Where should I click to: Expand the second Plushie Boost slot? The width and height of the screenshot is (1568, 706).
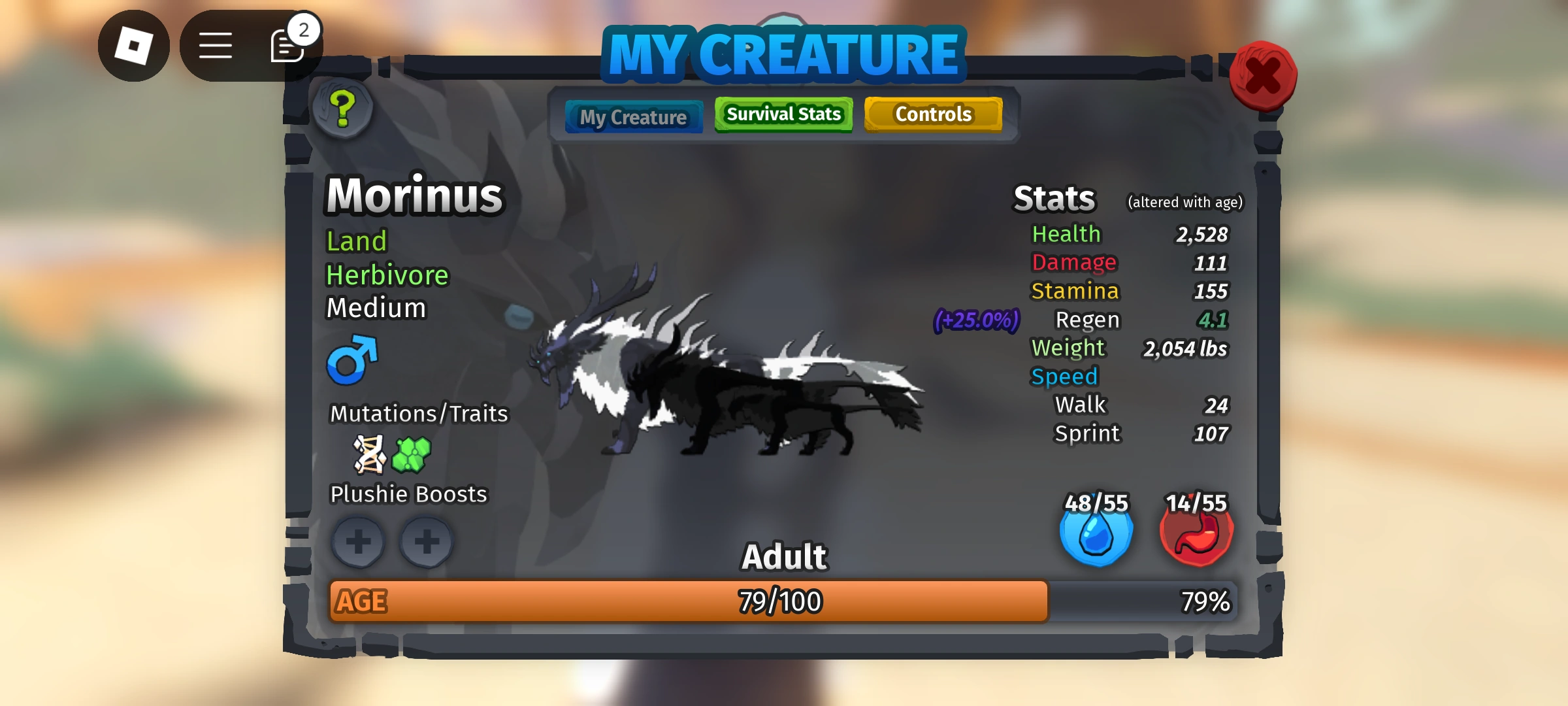click(x=427, y=542)
